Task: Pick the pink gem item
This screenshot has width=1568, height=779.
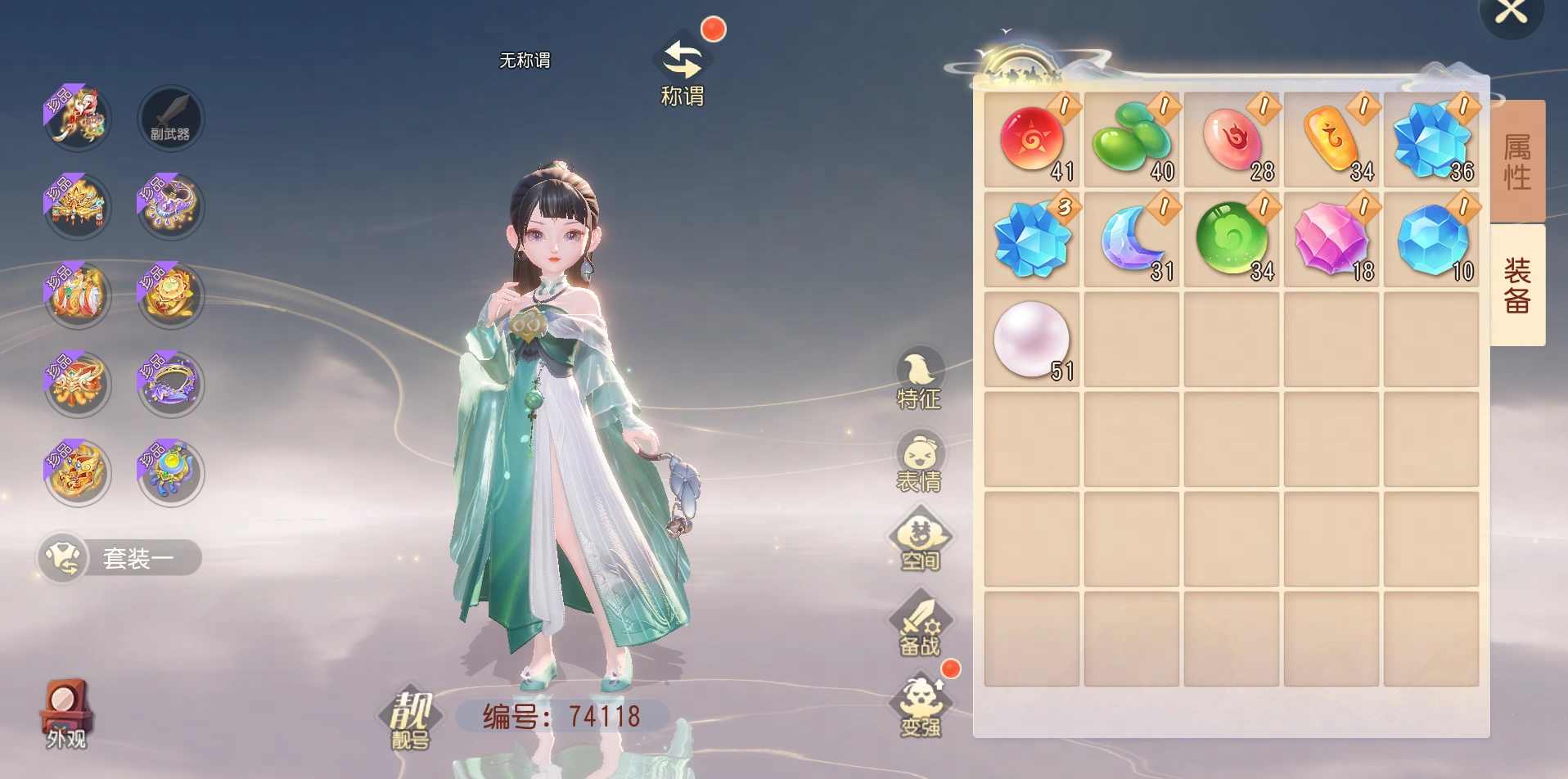Action: (x=1331, y=239)
